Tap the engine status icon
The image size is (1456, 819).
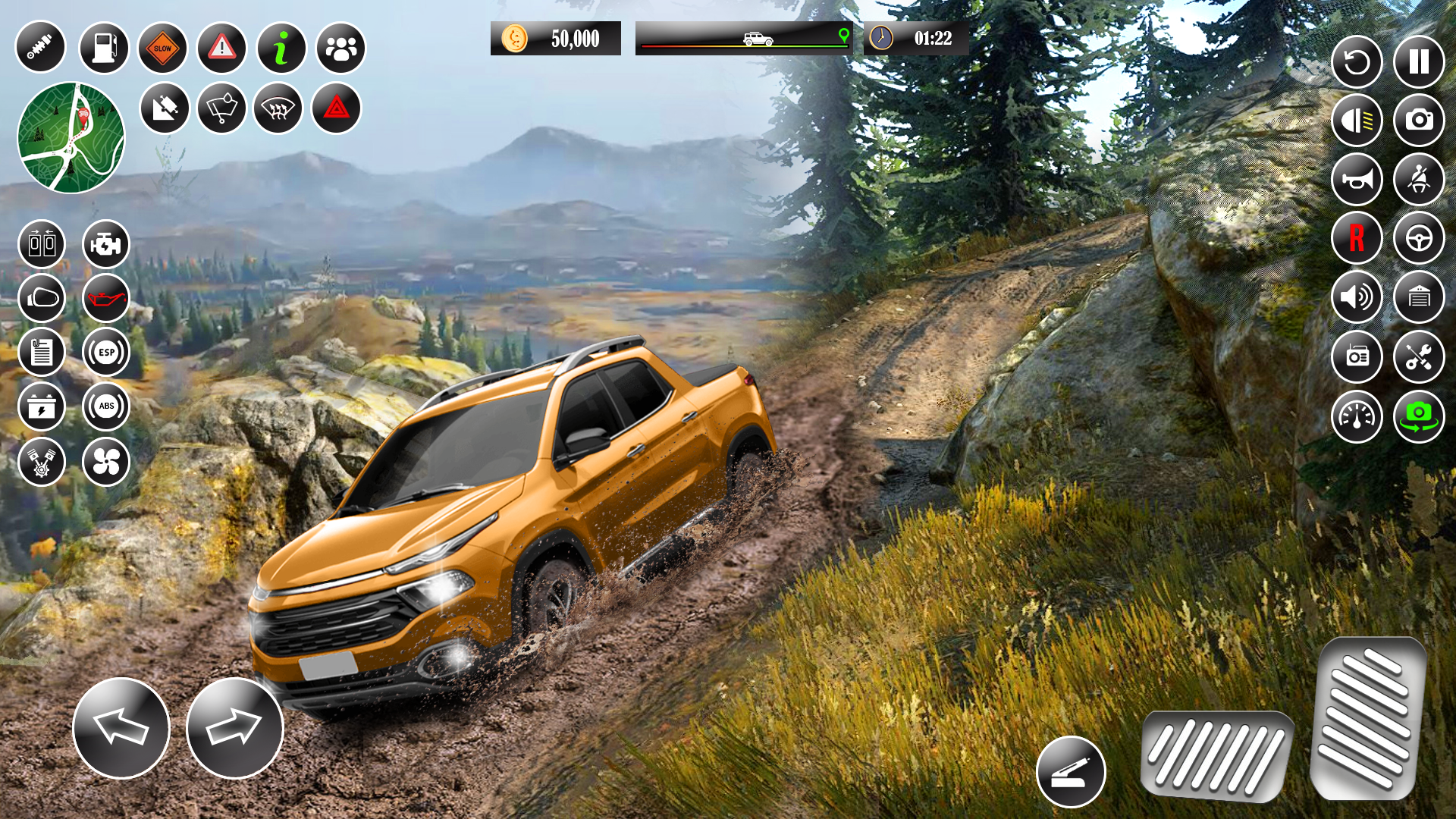click(106, 244)
